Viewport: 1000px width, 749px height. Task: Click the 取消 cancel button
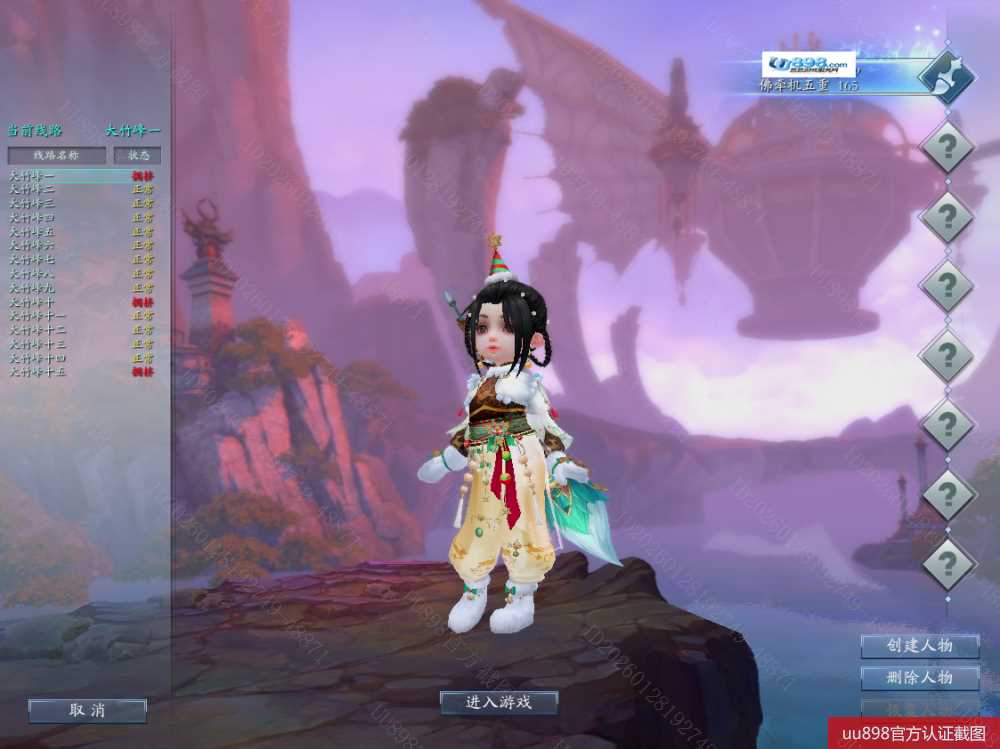[87, 710]
